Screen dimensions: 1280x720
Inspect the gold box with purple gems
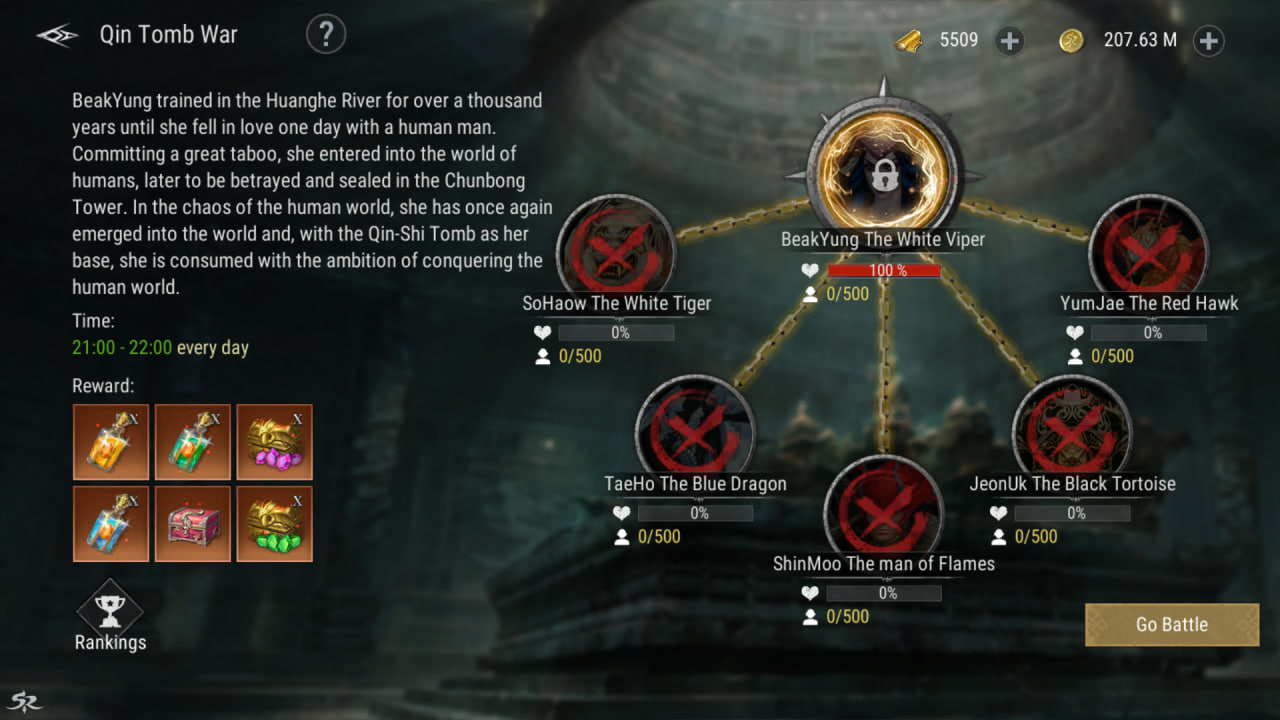point(275,442)
